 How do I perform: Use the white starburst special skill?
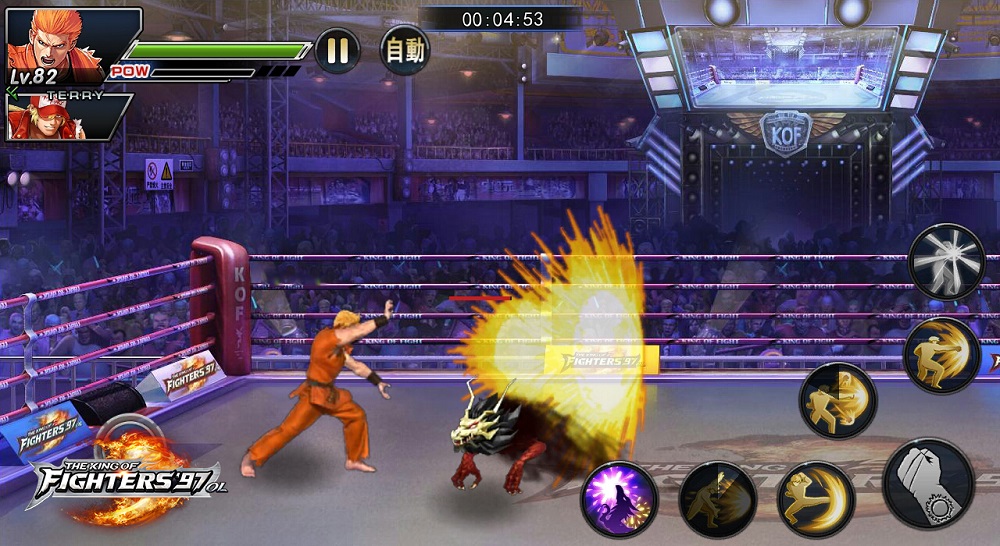[x=946, y=261]
